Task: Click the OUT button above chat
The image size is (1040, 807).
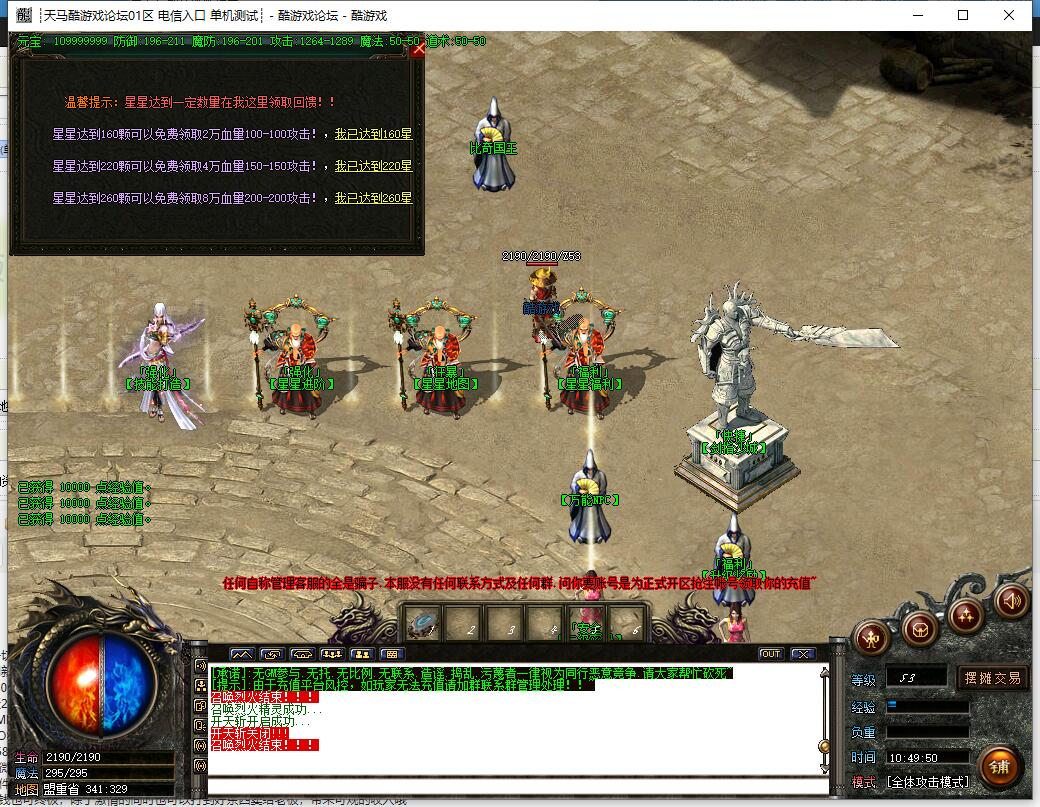Action: [x=770, y=654]
